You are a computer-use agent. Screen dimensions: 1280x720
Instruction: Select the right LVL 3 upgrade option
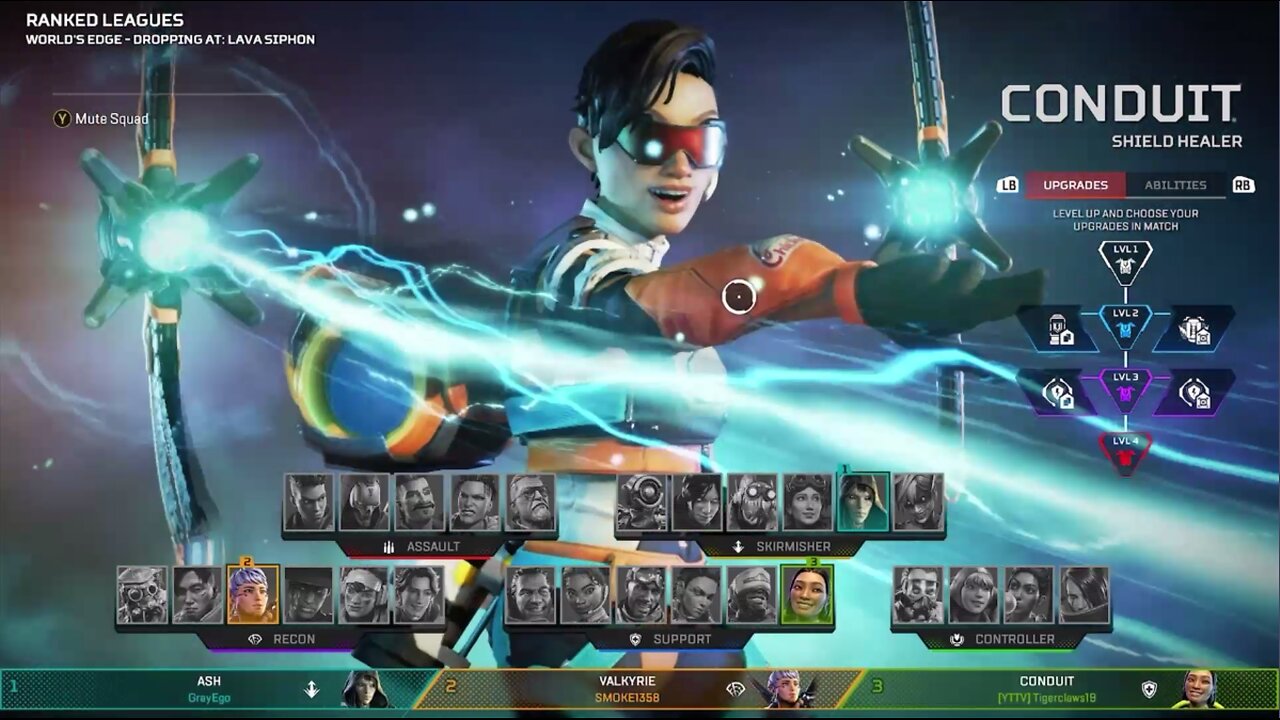pos(1193,392)
